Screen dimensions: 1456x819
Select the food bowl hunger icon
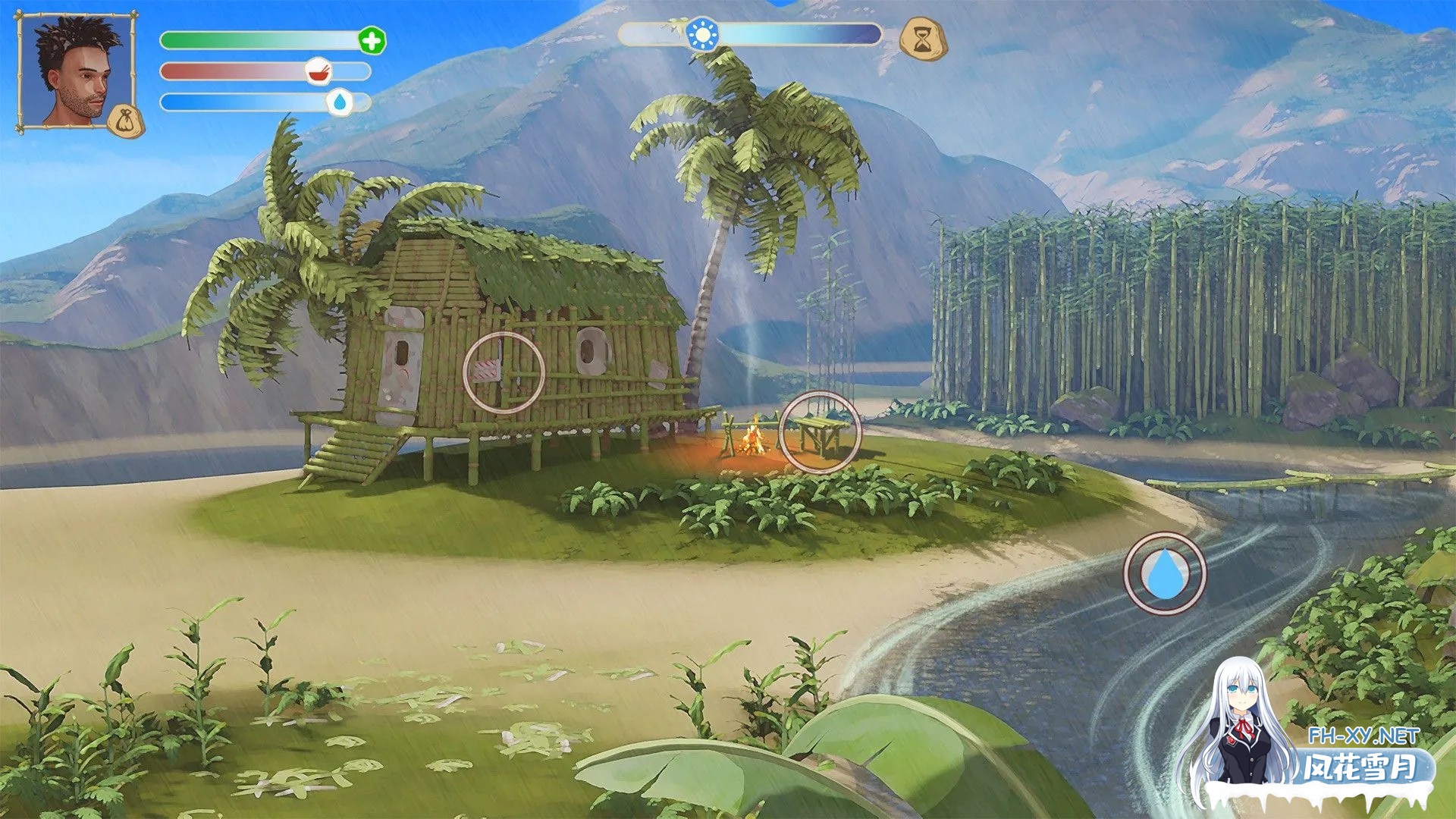pyautogui.click(x=319, y=72)
